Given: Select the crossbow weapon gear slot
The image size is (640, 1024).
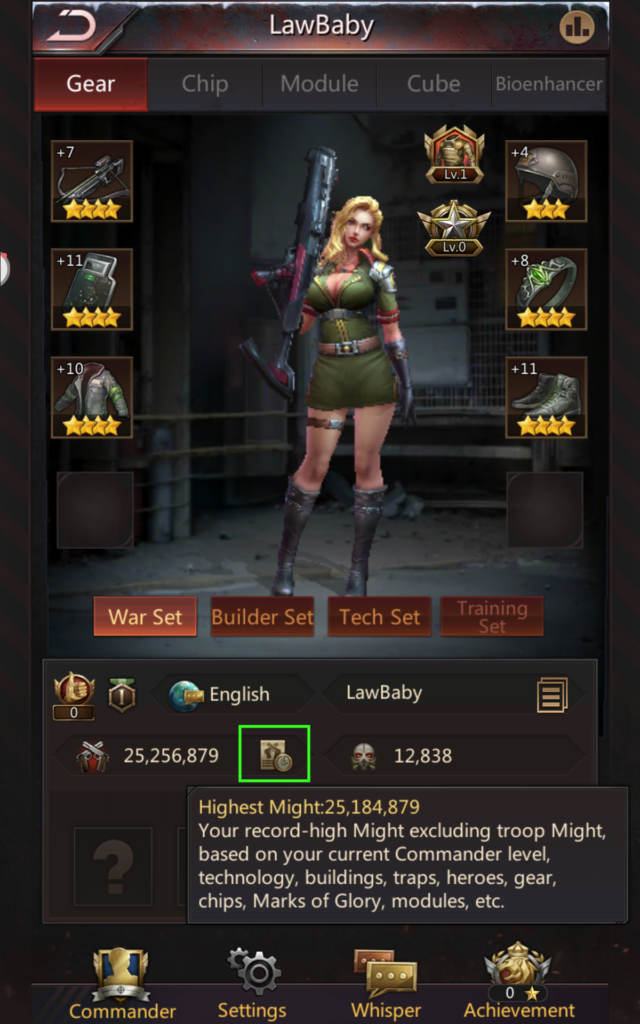Looking at the screenshot, I should click(92, 181).
